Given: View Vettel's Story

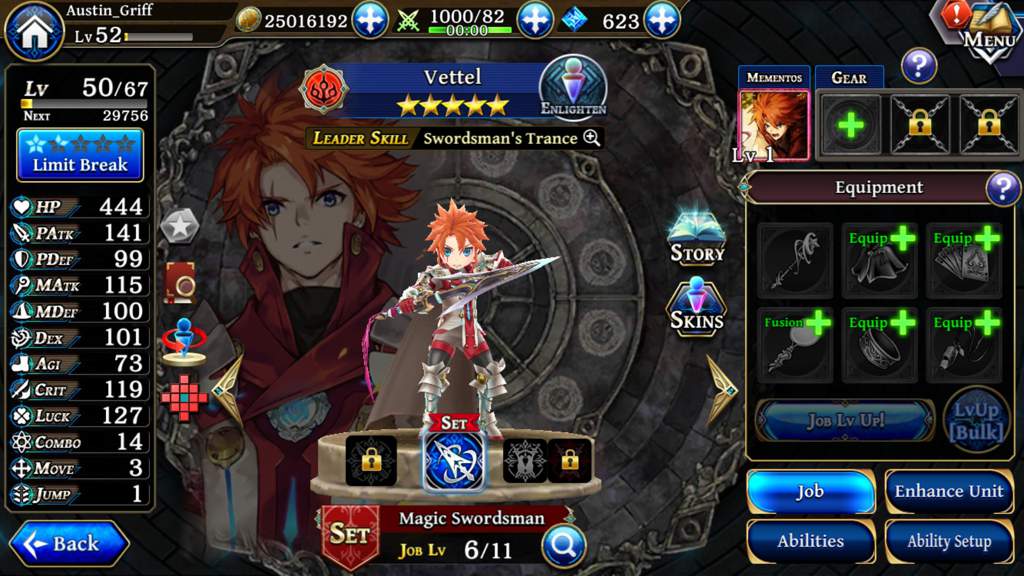Looking at the screenshot, I should click(x=696, y=238).
